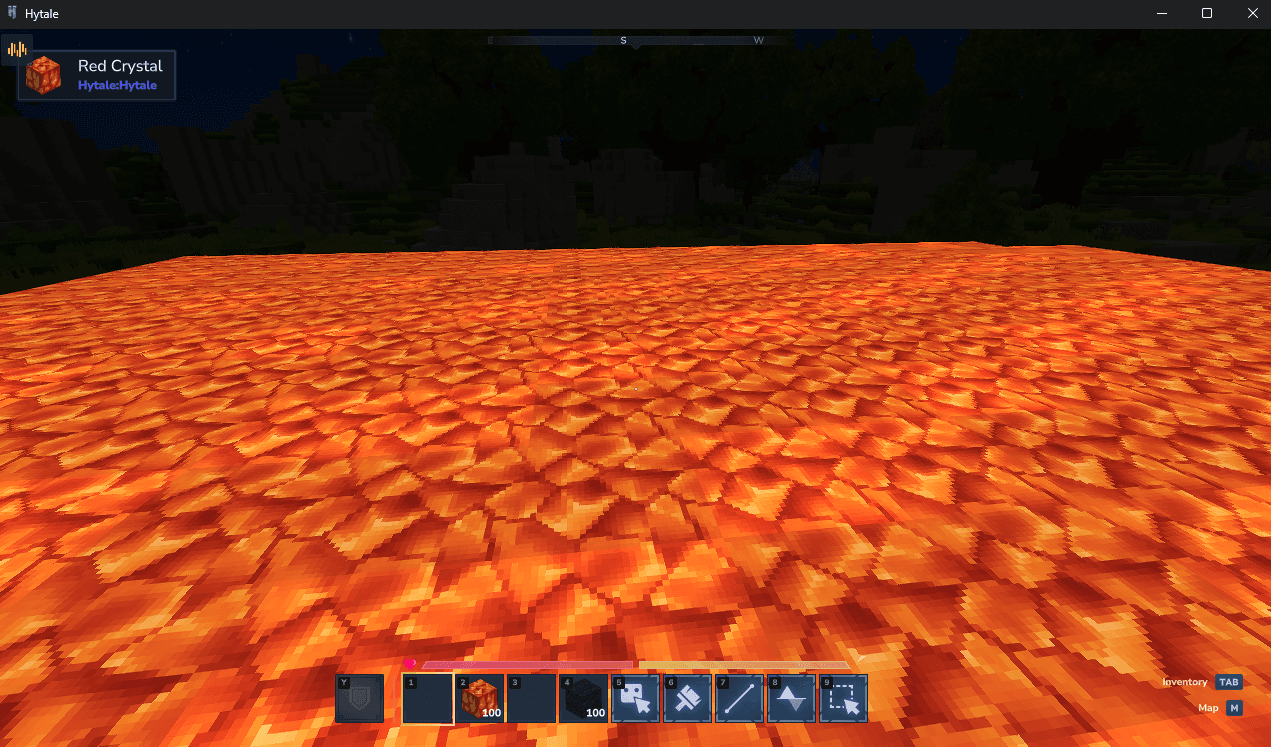The width and height of the screenshot is (1271, 747).
Task: Pick the line tool in the hotbar
Action: pos(740,698)
